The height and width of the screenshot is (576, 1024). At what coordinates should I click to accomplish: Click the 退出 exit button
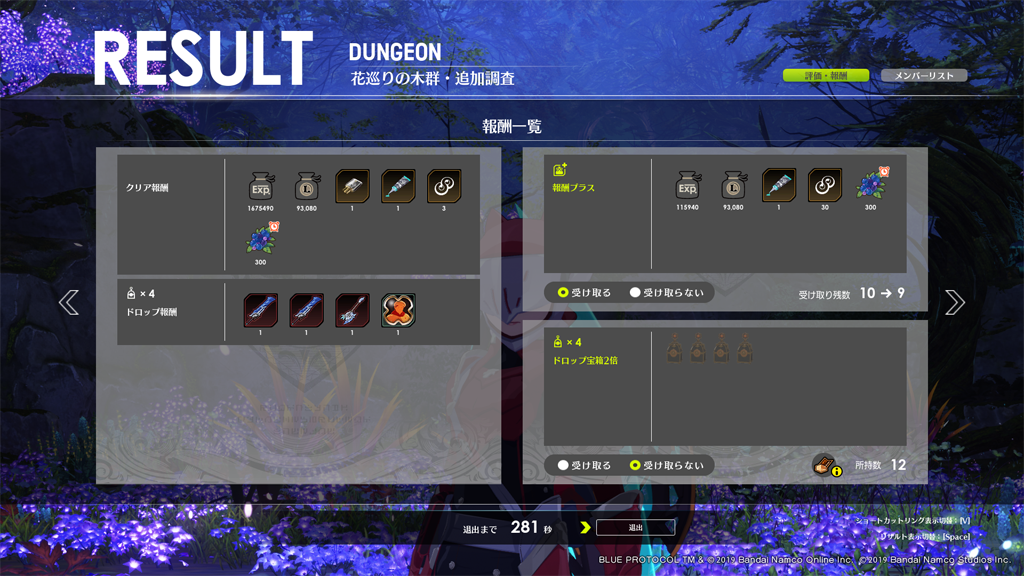[635, 527]
